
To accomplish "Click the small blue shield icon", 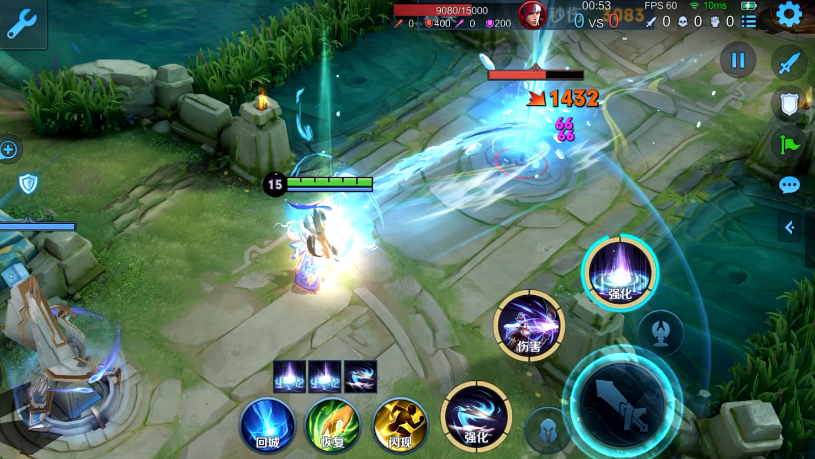I will [x=28, y=183].
